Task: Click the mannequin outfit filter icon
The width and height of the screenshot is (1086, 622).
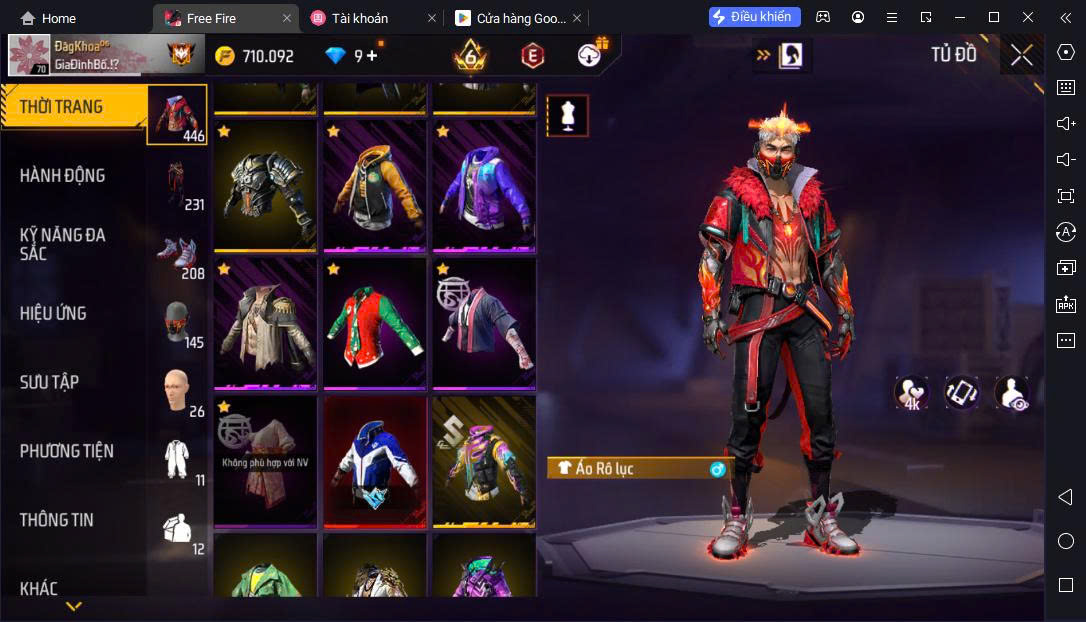Action: [x=567, y=116]
